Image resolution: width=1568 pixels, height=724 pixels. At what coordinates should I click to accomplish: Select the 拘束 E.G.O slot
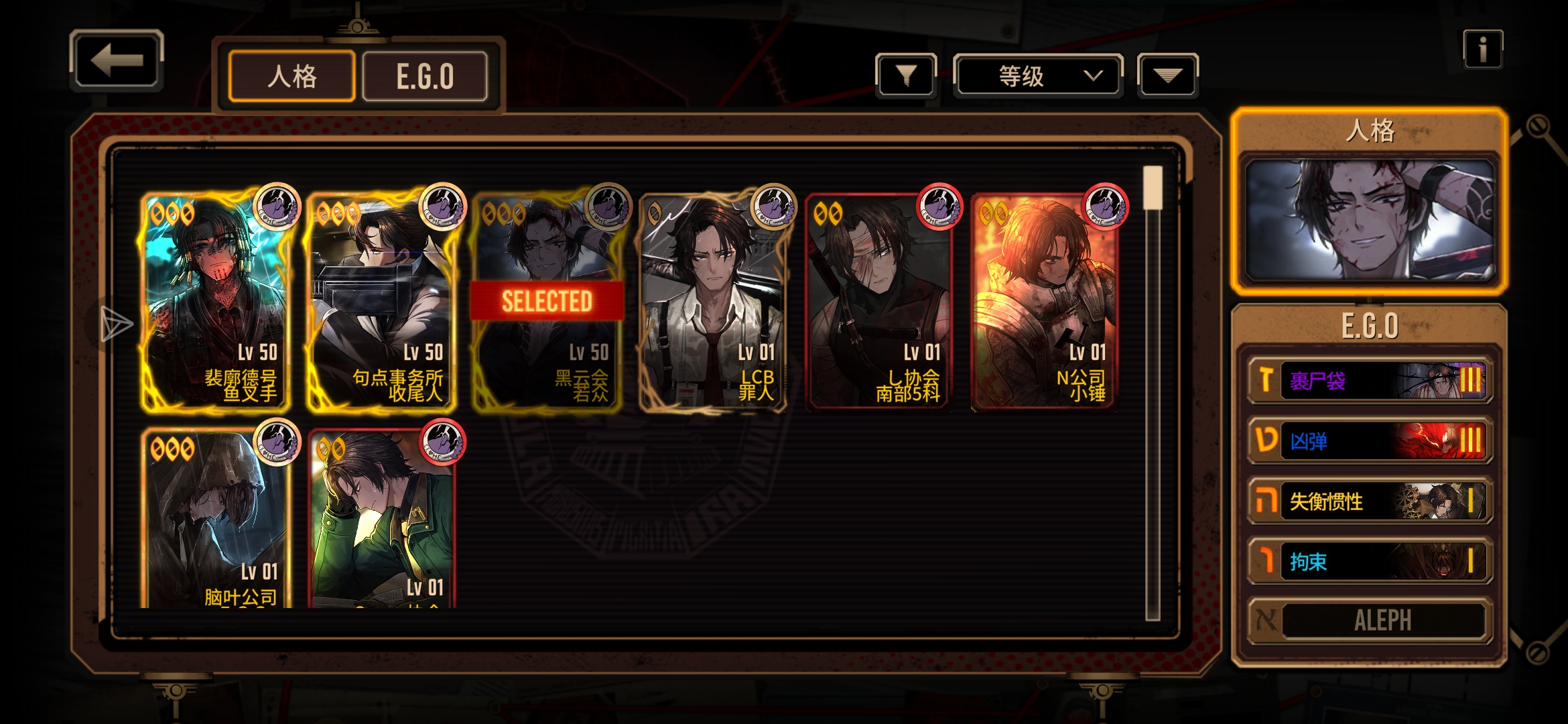1369,561
